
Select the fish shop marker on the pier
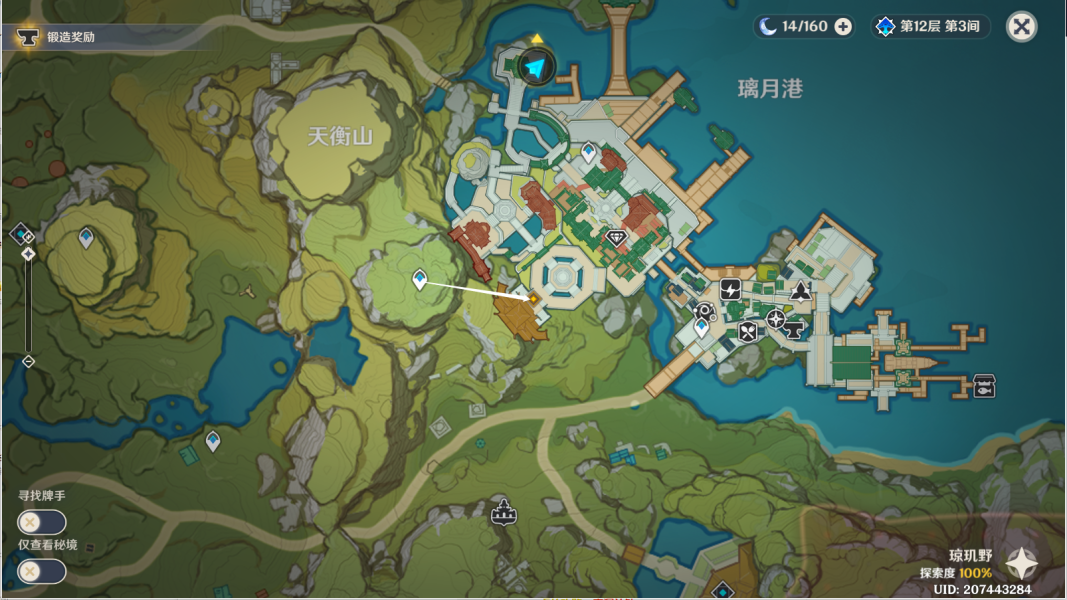[984, 386]
